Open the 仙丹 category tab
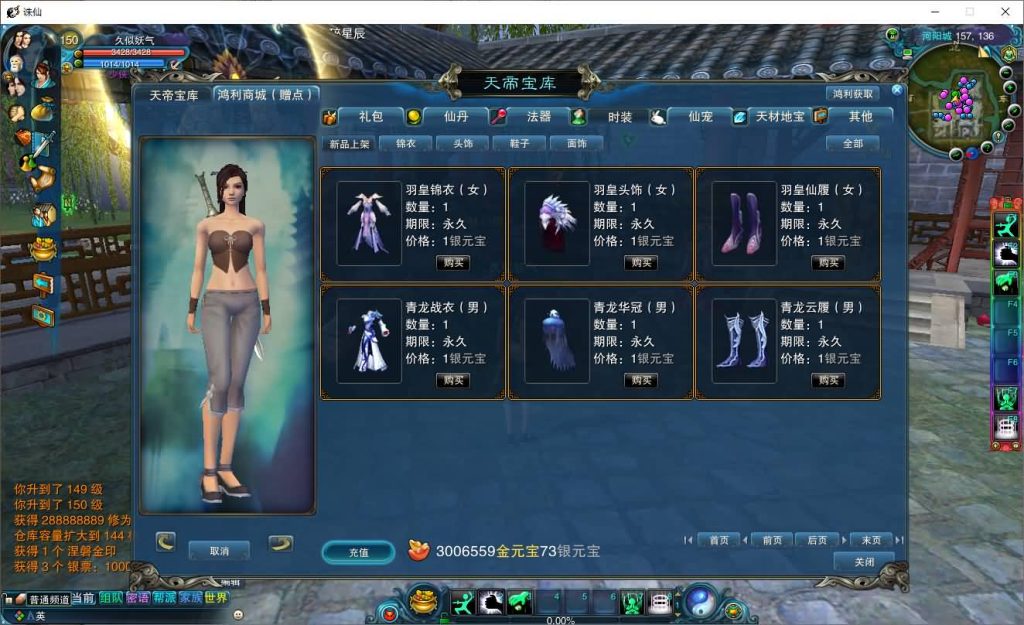The height and width of the screenshot is (625, 1024). coord(456,117)
